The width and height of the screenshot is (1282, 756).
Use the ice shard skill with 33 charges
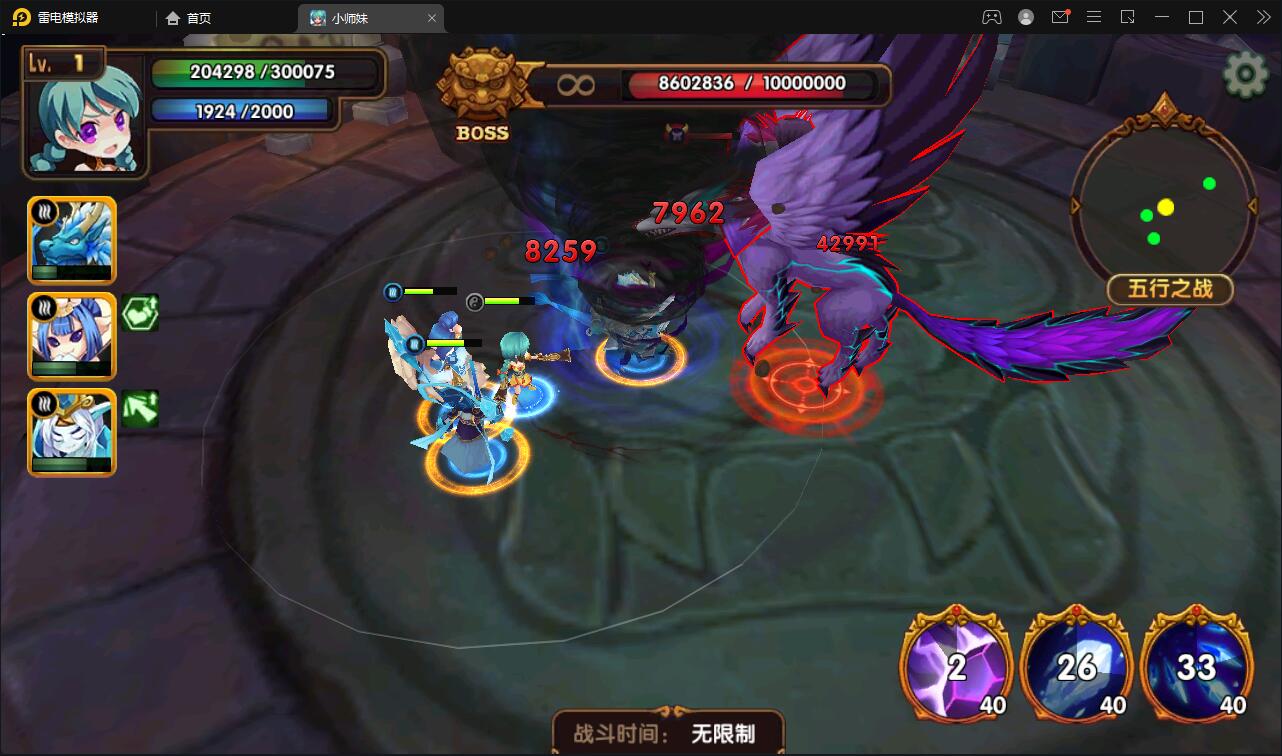[1197, 665]
